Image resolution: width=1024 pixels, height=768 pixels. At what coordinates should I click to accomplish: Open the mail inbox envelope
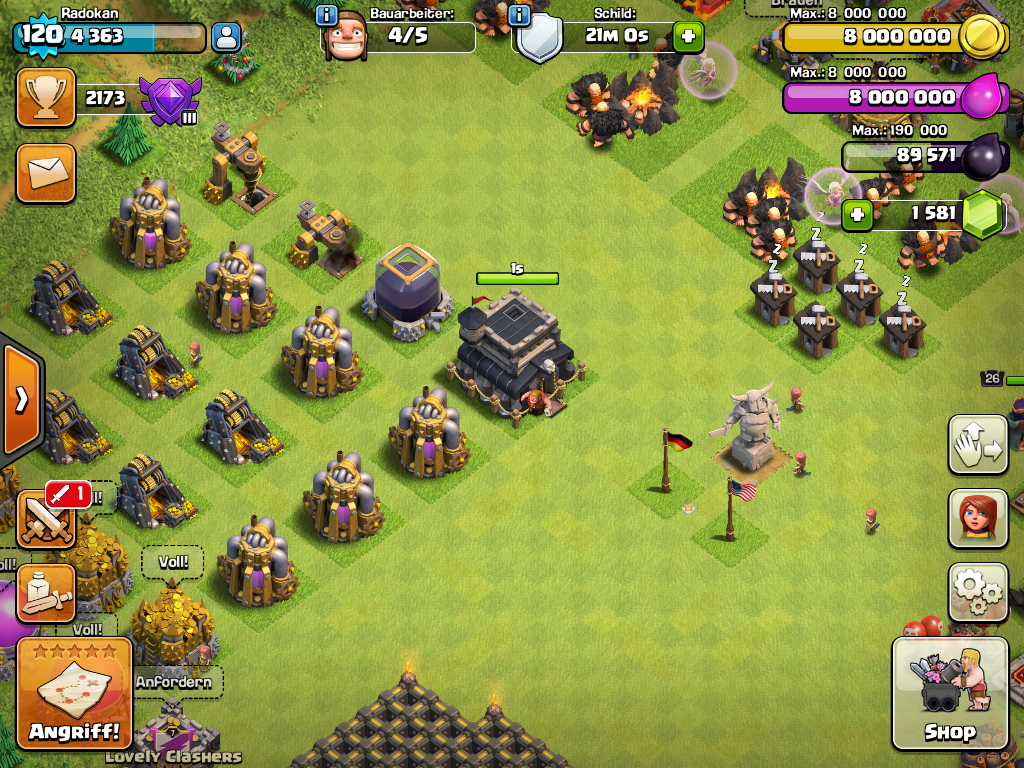point(46,173)
